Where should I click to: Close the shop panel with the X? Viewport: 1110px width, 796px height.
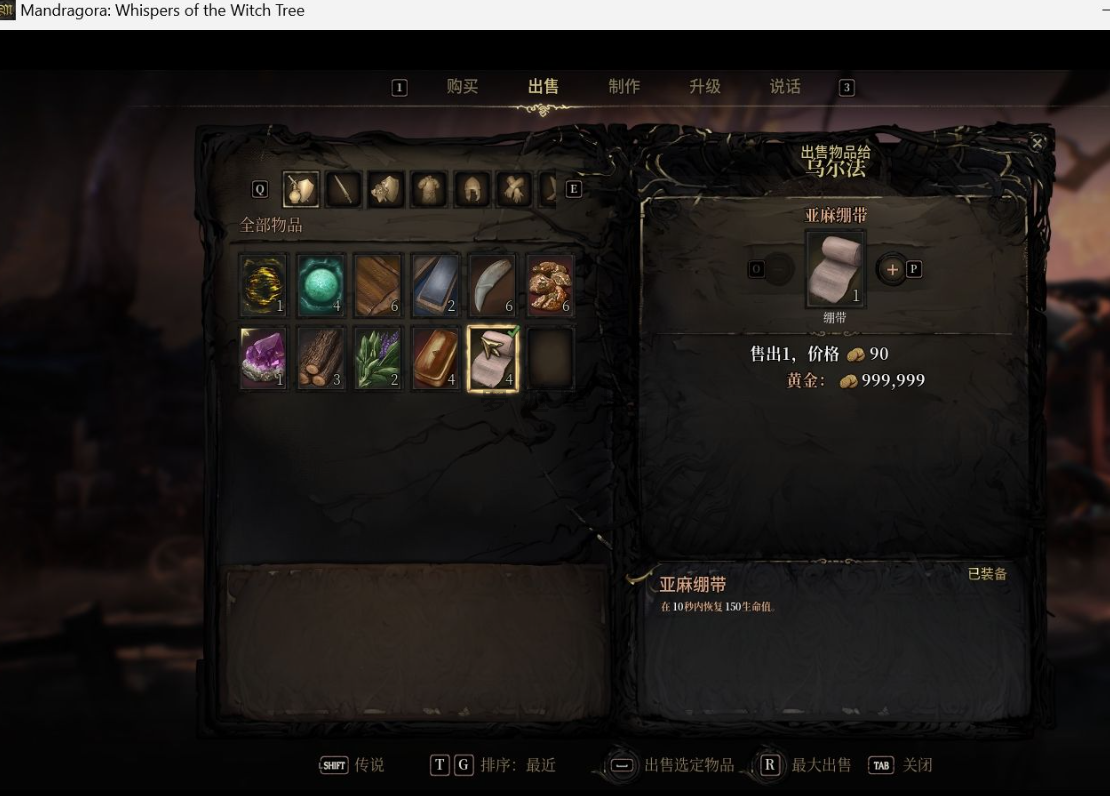1037,144
